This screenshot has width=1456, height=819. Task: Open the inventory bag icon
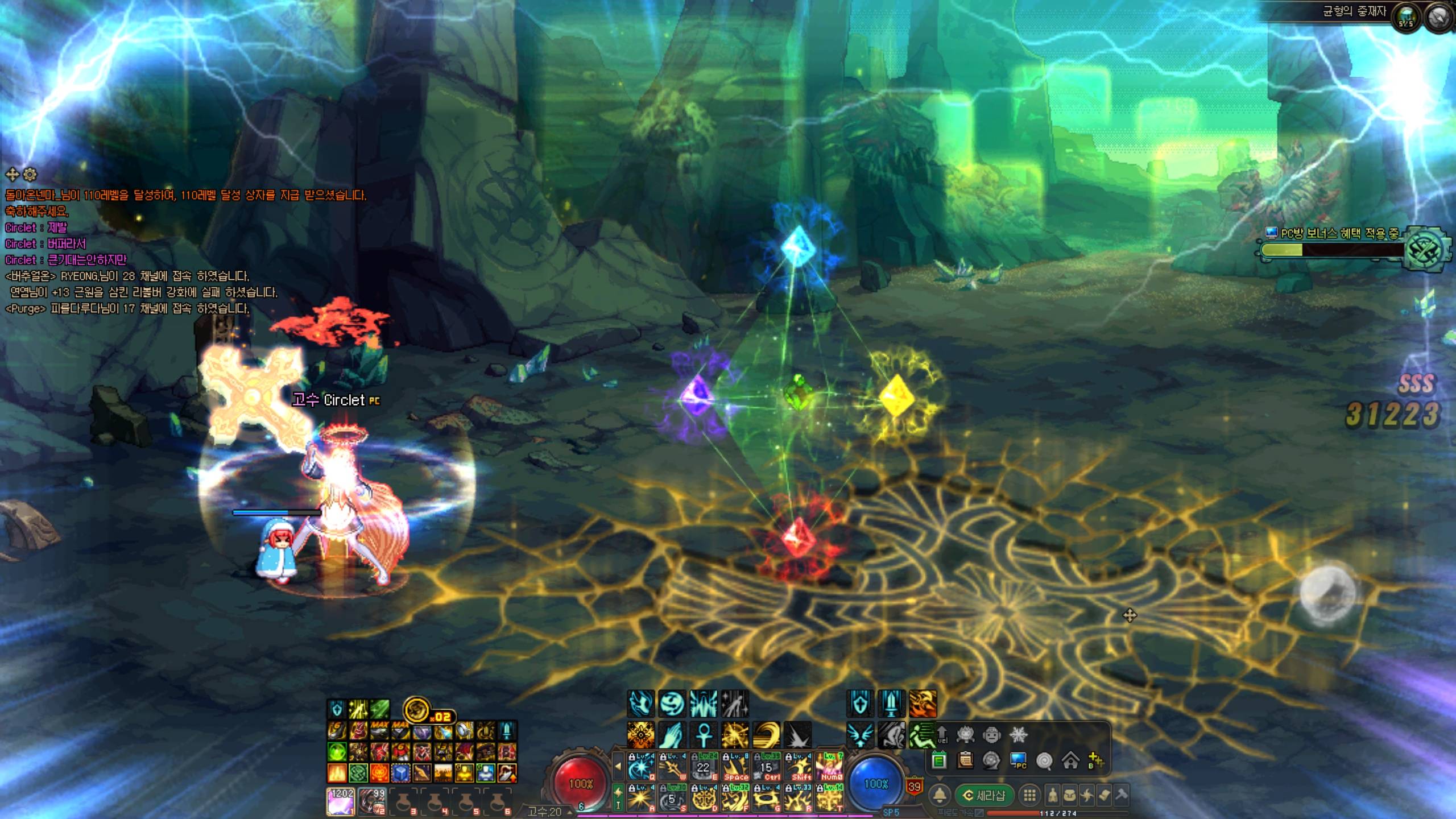pyautogui.click(x=1070, y=795)
